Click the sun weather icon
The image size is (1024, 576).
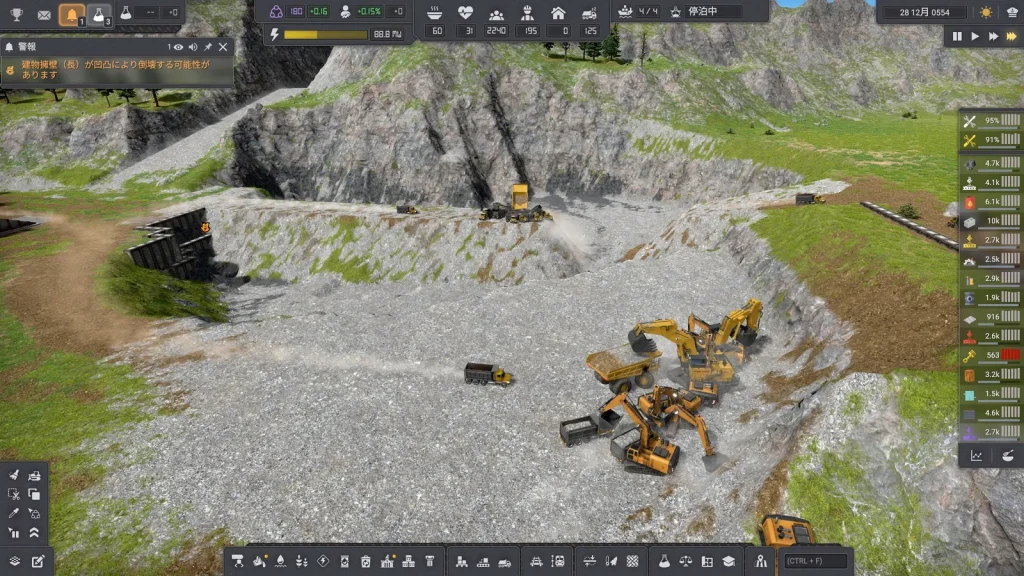(x=986, y=12)
